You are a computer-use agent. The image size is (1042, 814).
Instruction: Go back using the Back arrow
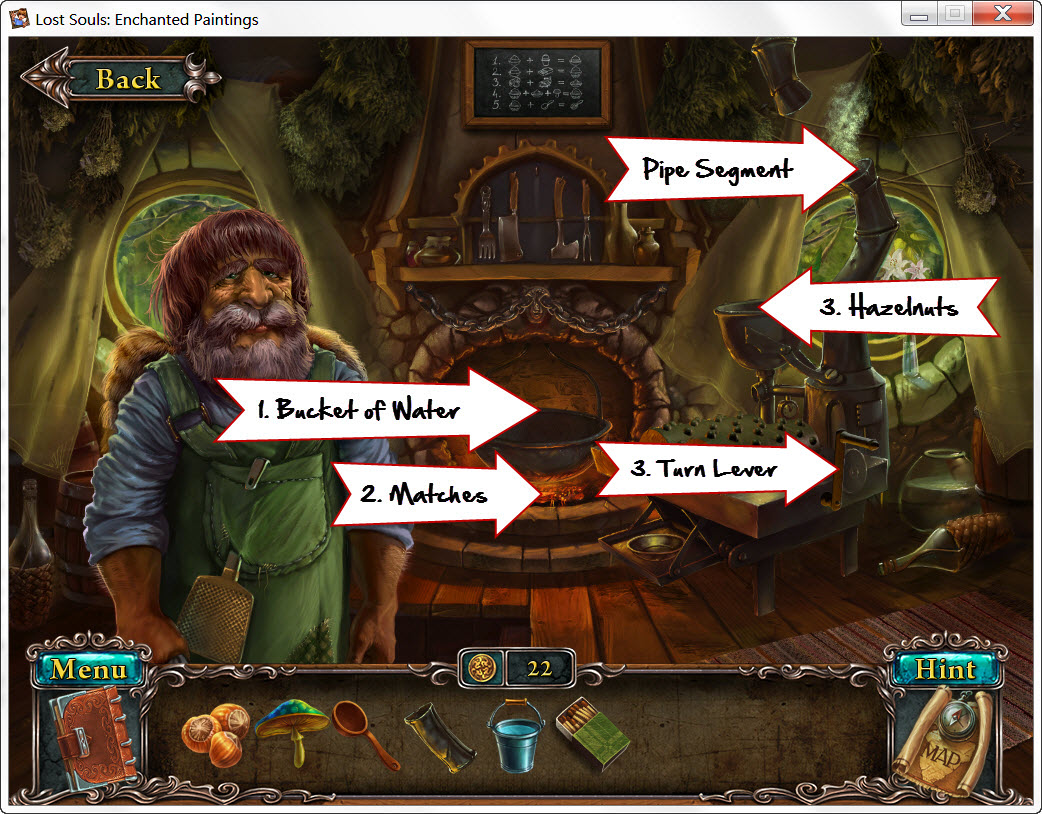[120, 78]
